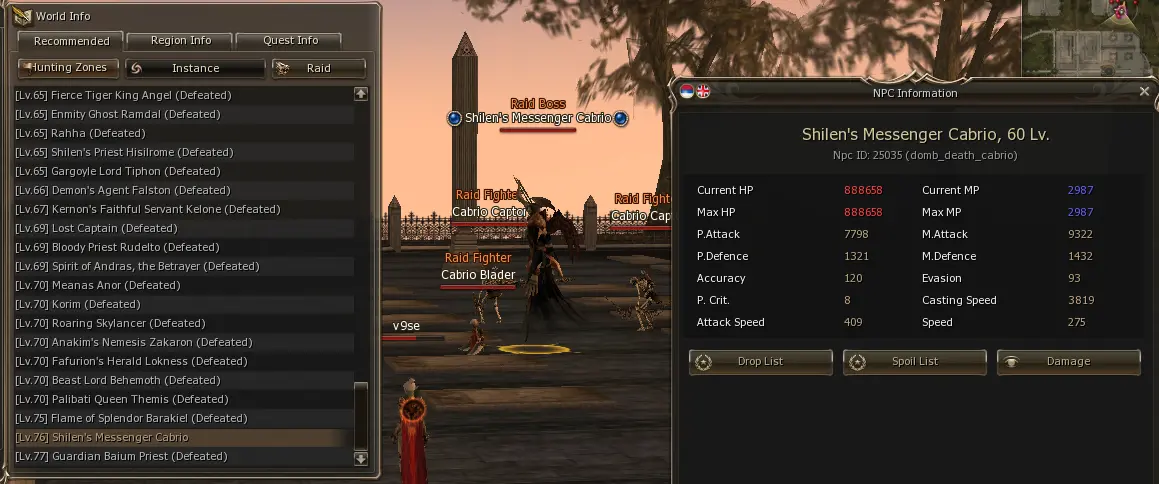Open the minimap in the corner
The height and width of the screenshot is (484, 1159).
pyautogui.click(x=1090, y=40)
